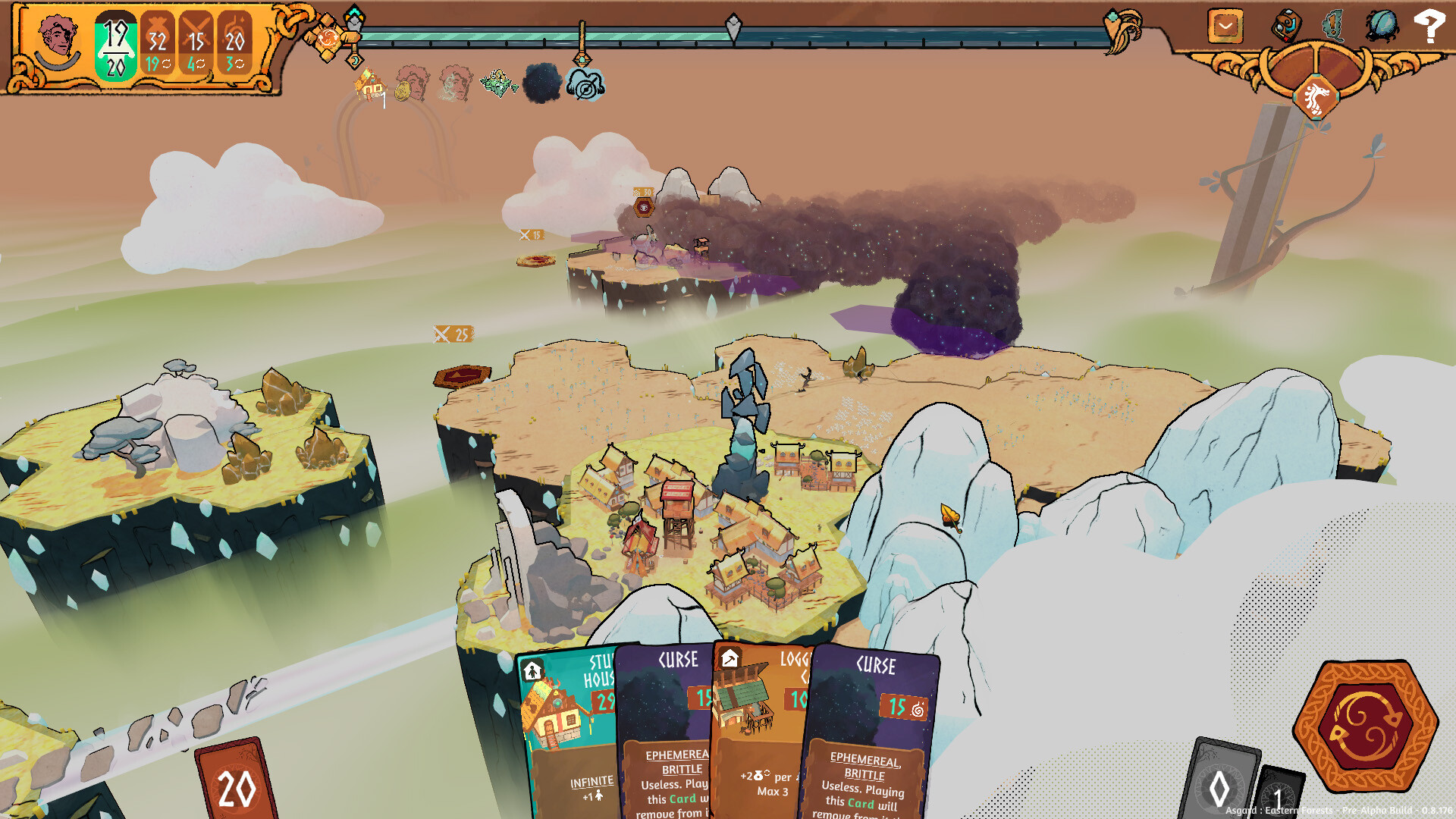1456x819 pixels.
Task: Check the floating island event icon
Action: [498, 83]
